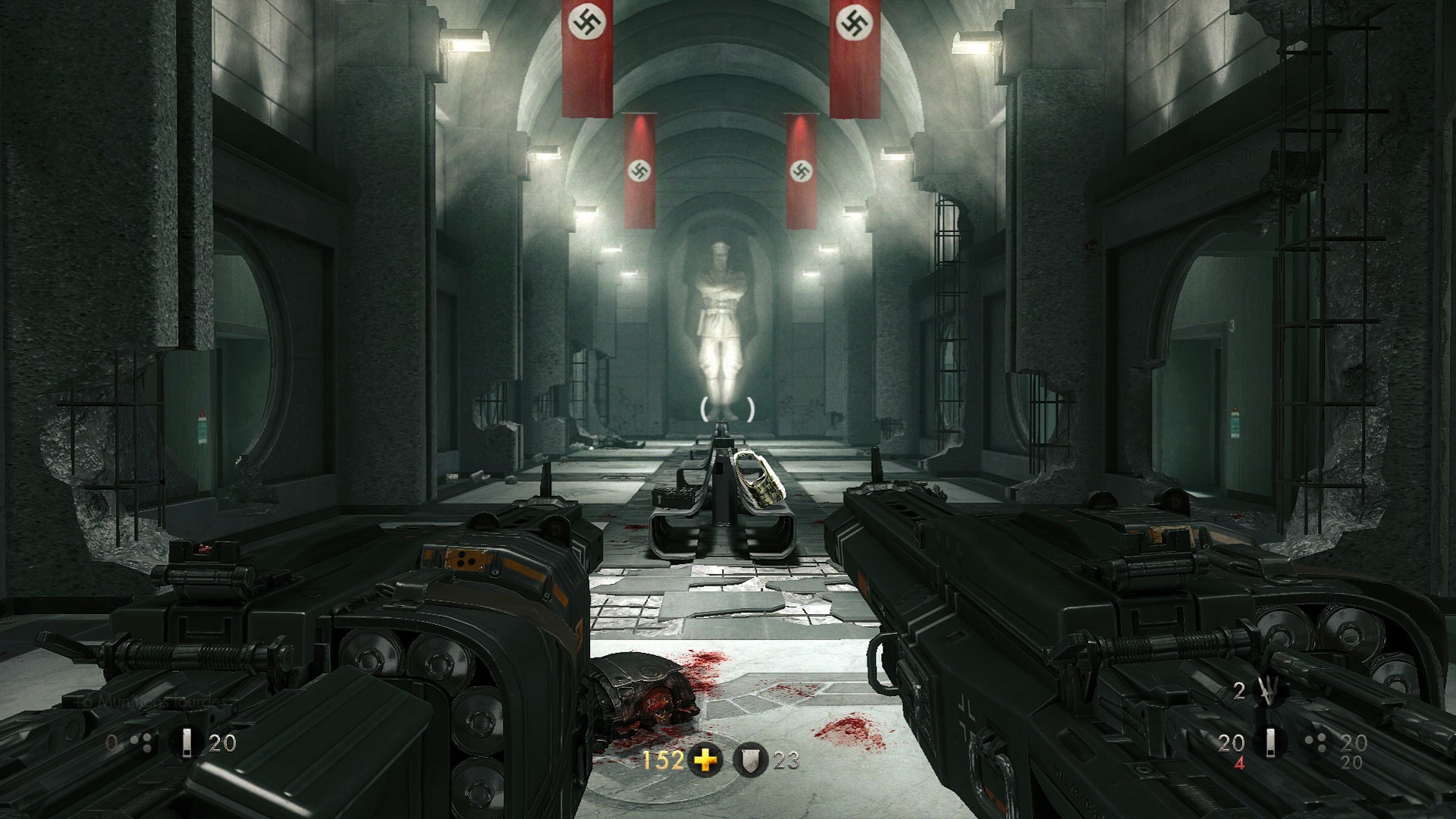The height and width of the screenshot is (819, 1456).
Task: Click the yellow health cross icon
Action: click(706, 760)
